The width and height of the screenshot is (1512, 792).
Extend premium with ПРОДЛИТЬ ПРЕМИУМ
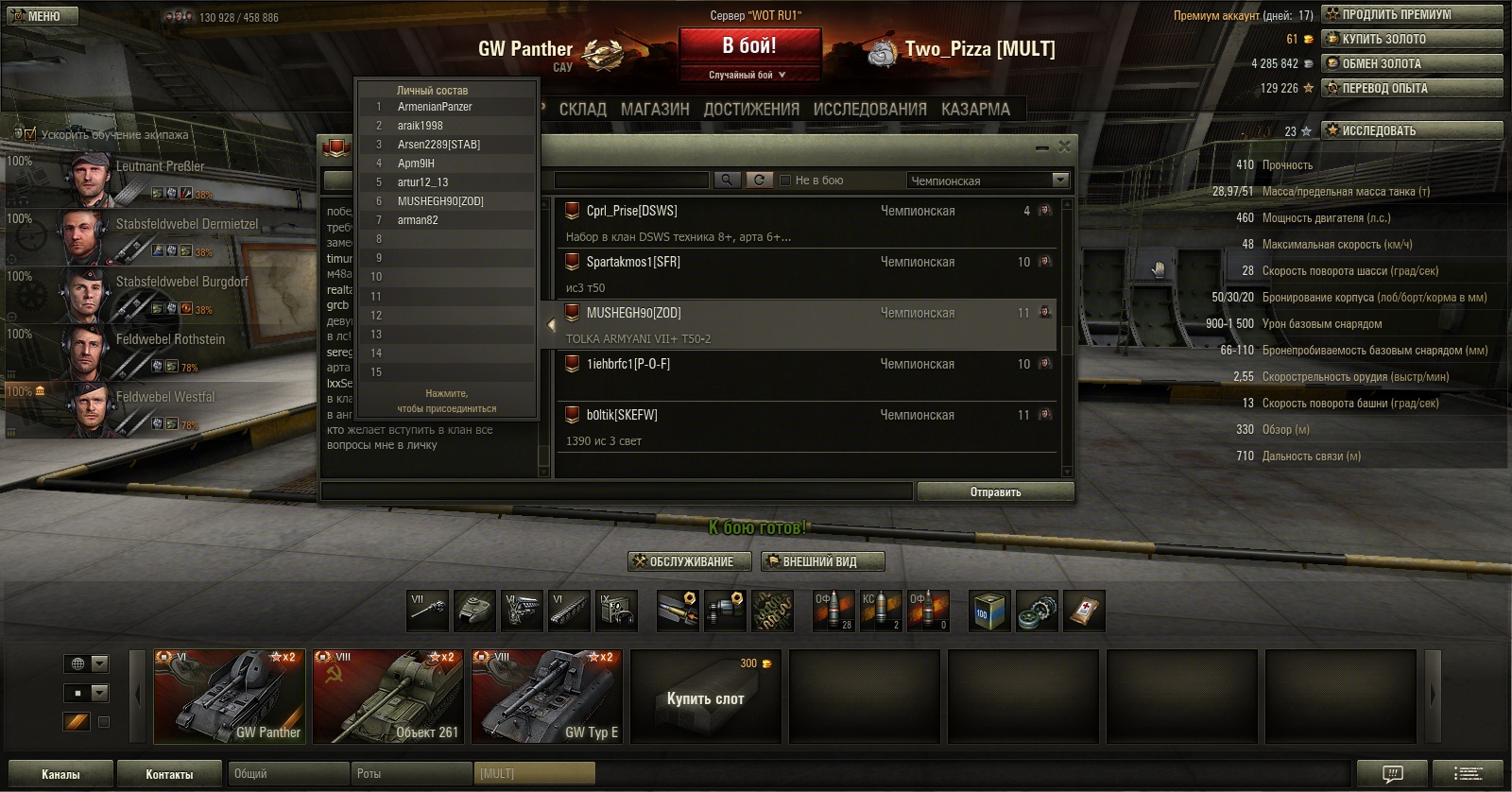pyautogui.click(x=1412, y=14)
